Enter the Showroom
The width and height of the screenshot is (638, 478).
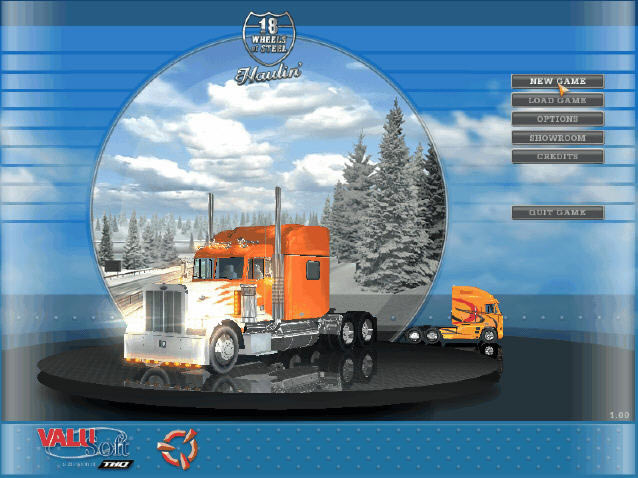[557, 137]
